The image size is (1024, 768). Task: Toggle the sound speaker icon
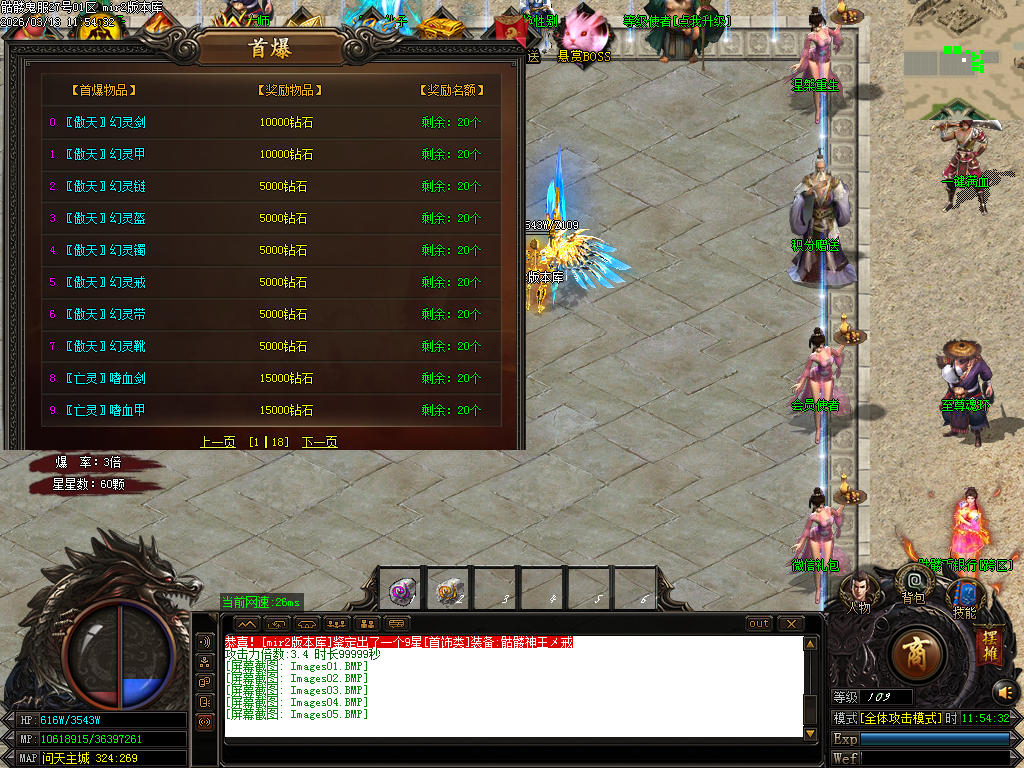[x=1005, y=691]
